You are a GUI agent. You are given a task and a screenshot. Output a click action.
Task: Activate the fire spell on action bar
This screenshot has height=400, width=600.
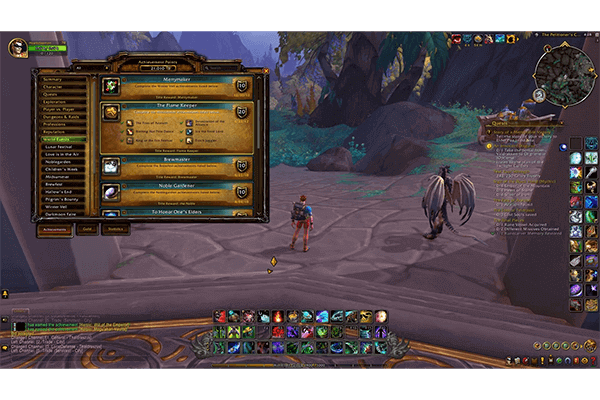point(277,318)
